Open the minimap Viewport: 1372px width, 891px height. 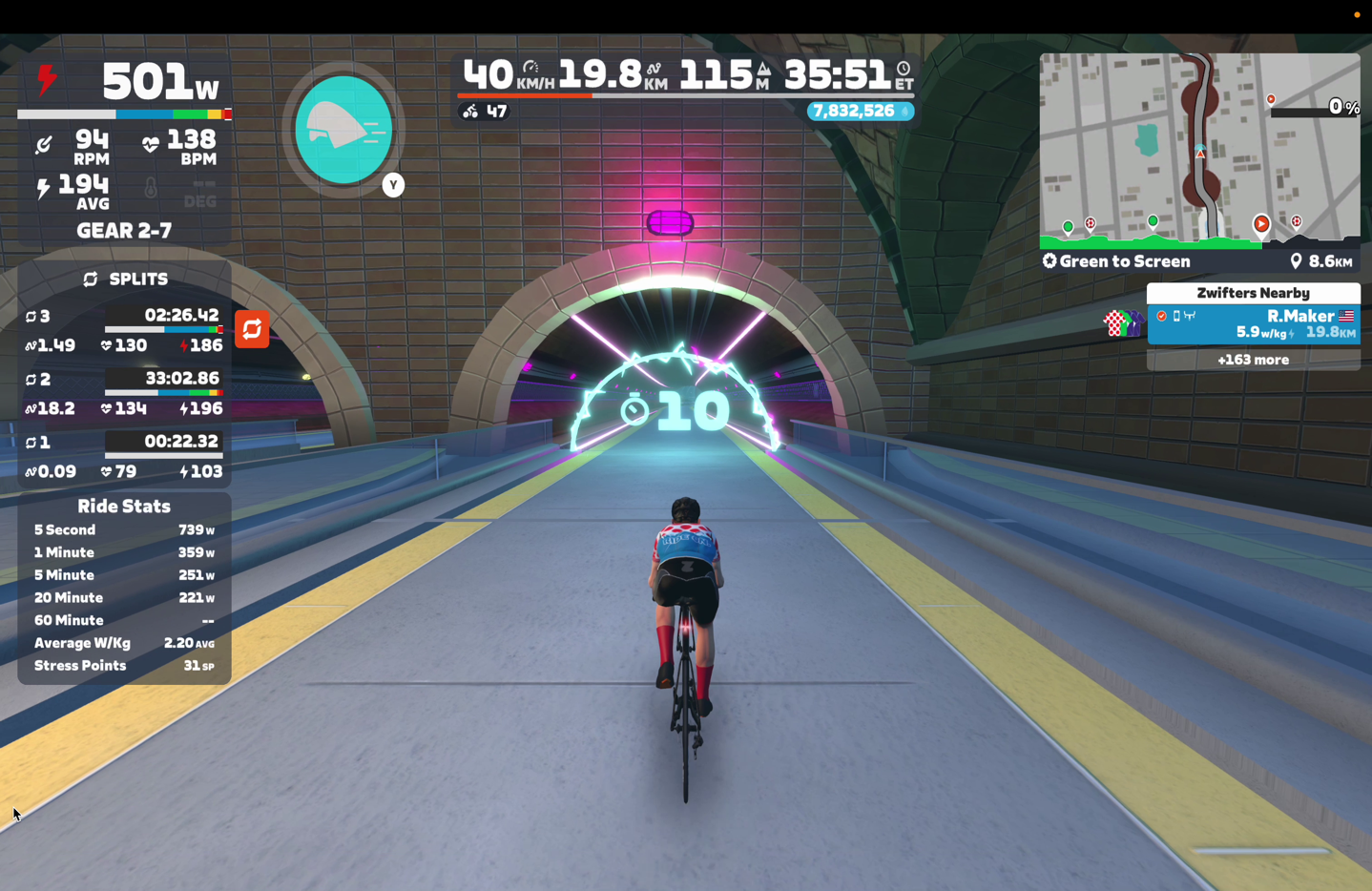1198,146
